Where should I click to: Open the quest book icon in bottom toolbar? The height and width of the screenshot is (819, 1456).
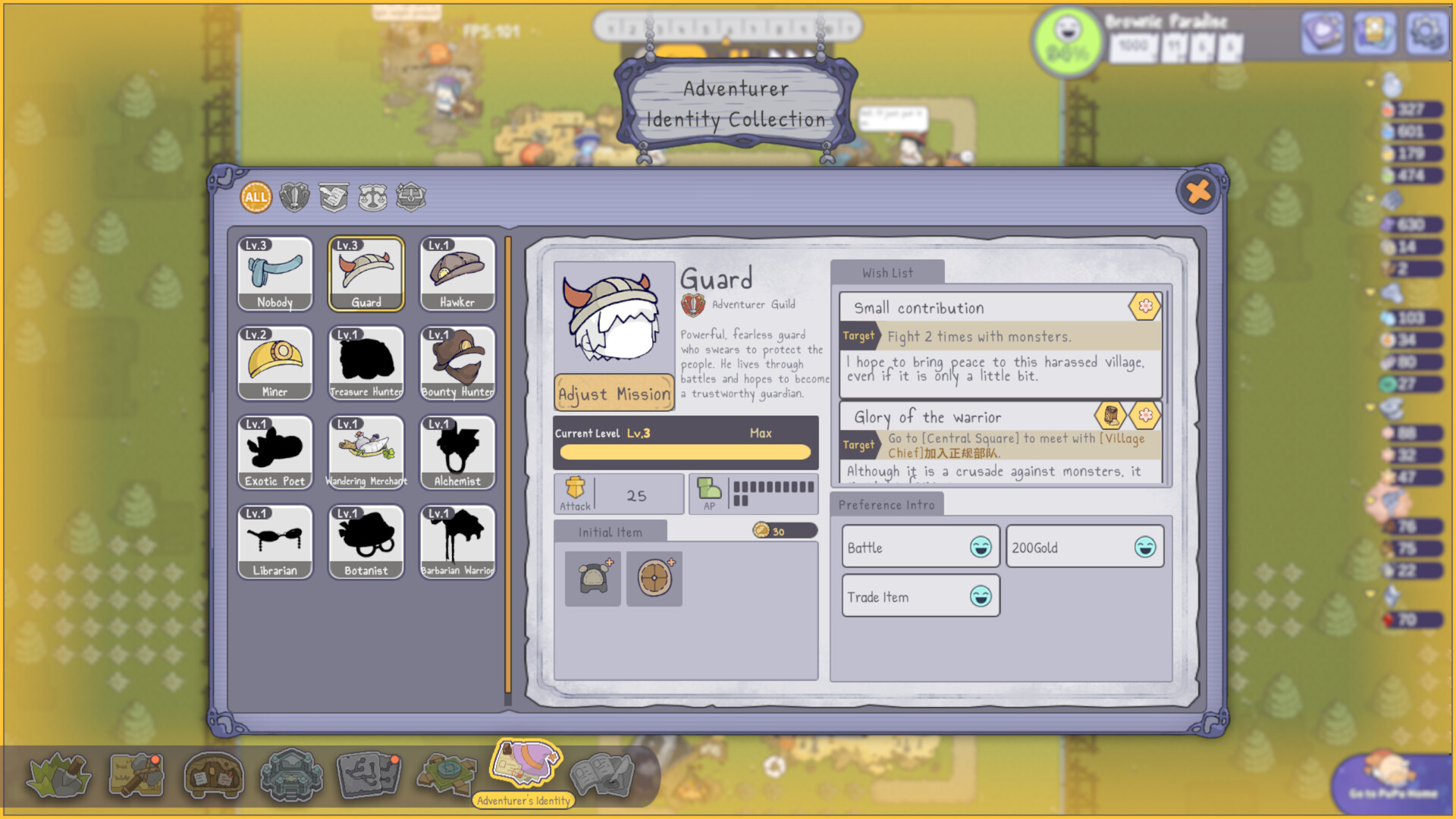click(603, 773)
